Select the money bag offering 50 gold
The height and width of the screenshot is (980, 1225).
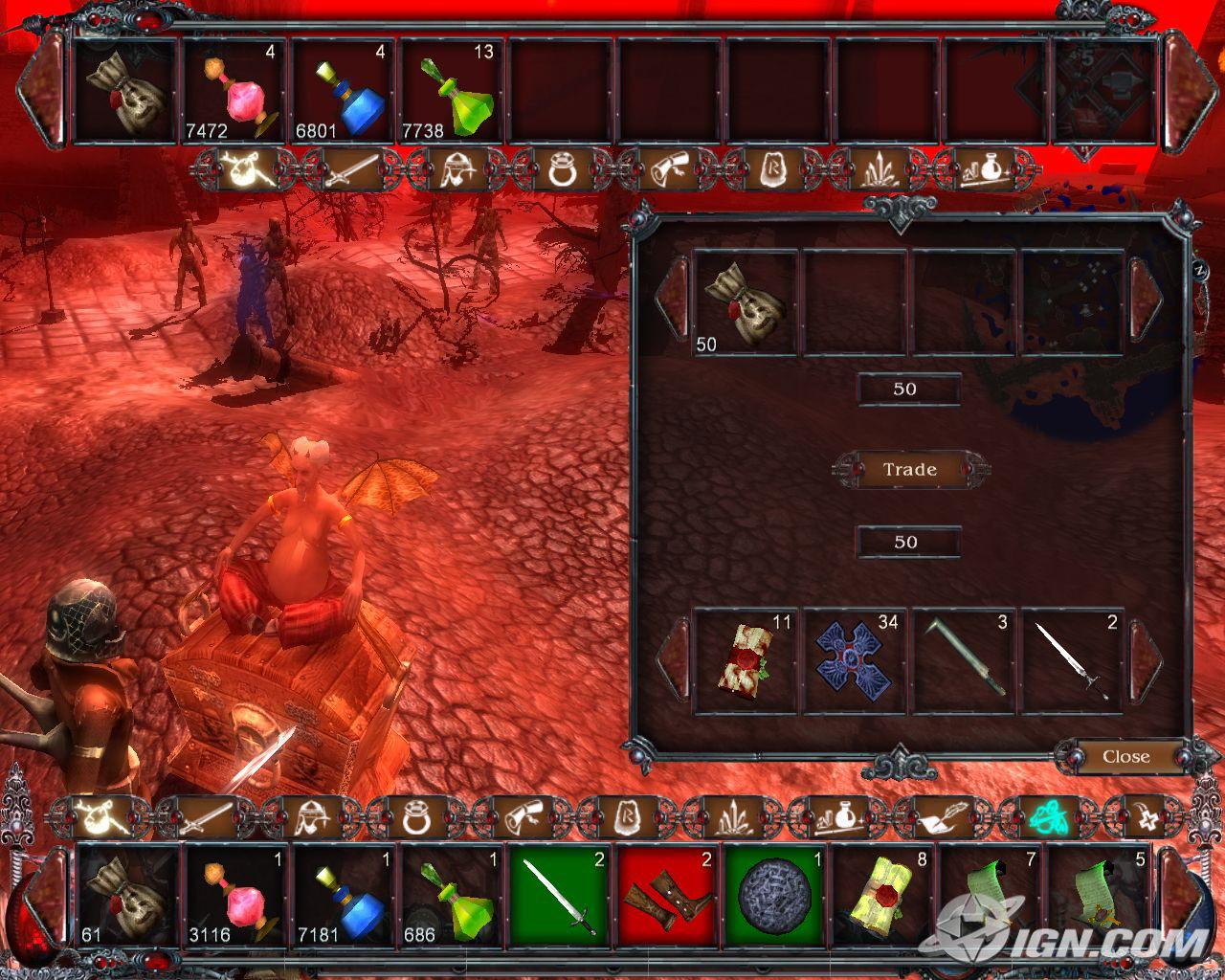coord(745,303)
